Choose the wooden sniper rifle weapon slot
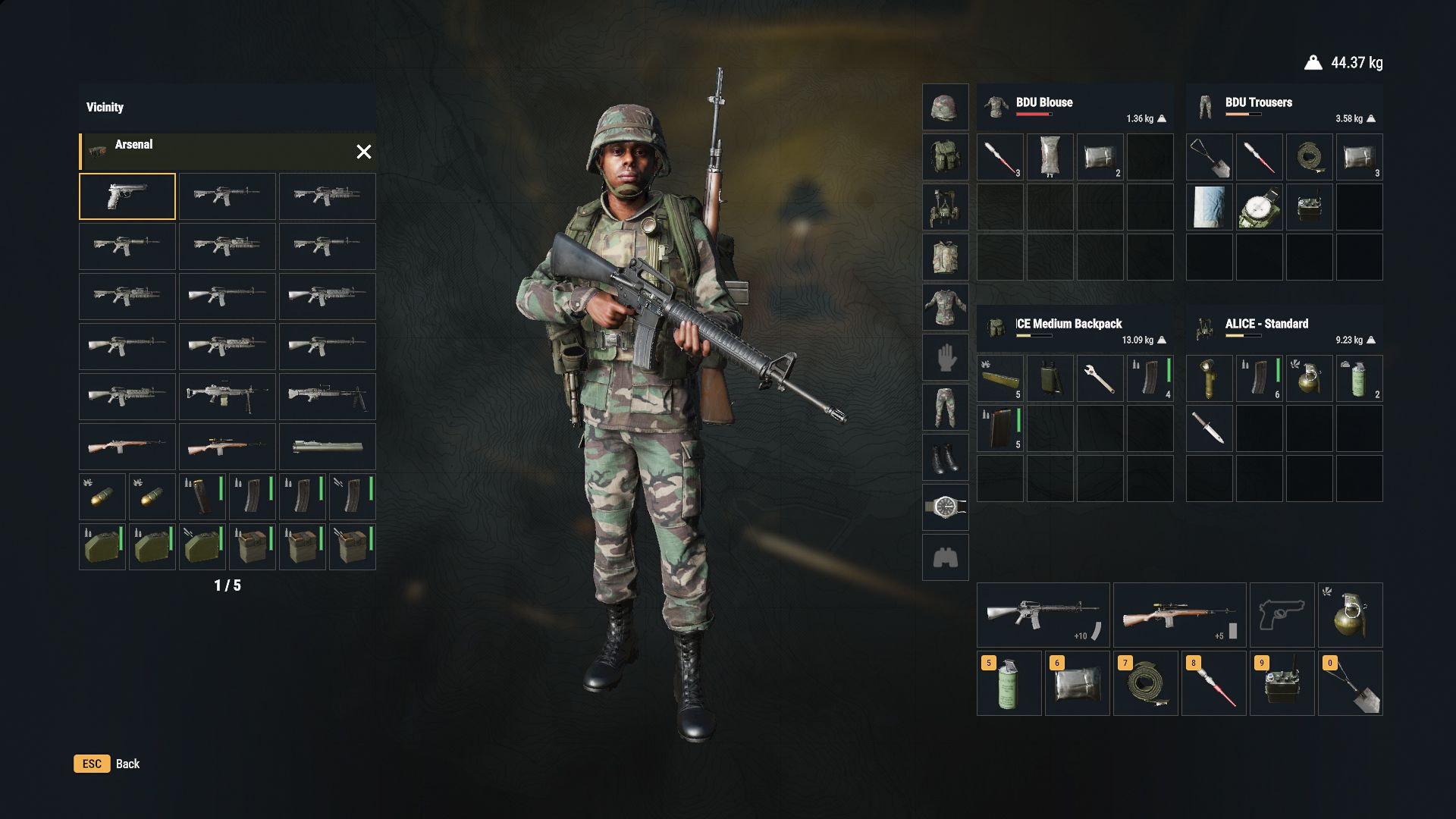 [x=1179, y=615]
